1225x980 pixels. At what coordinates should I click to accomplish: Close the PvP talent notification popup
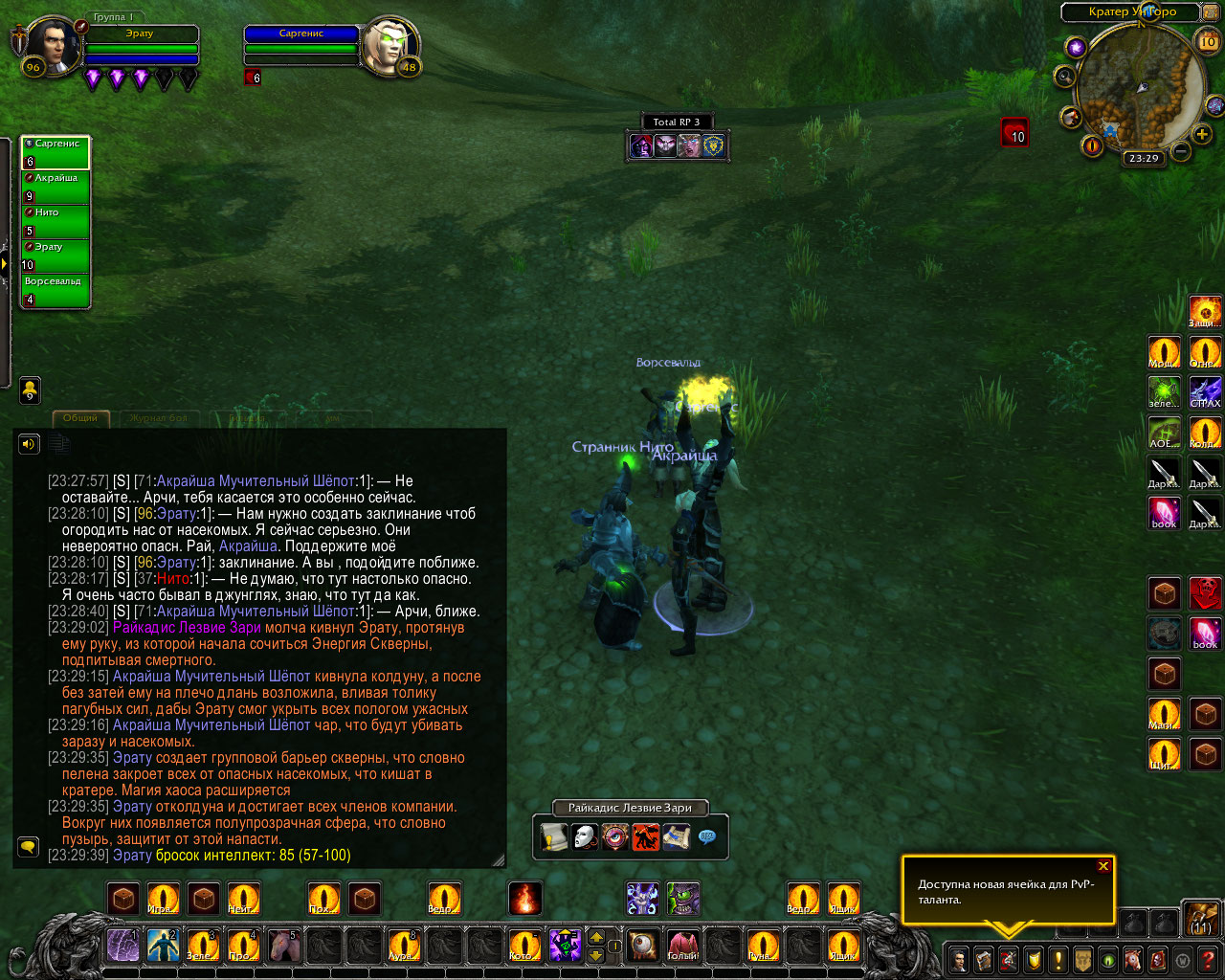[x=1103, y=866]
